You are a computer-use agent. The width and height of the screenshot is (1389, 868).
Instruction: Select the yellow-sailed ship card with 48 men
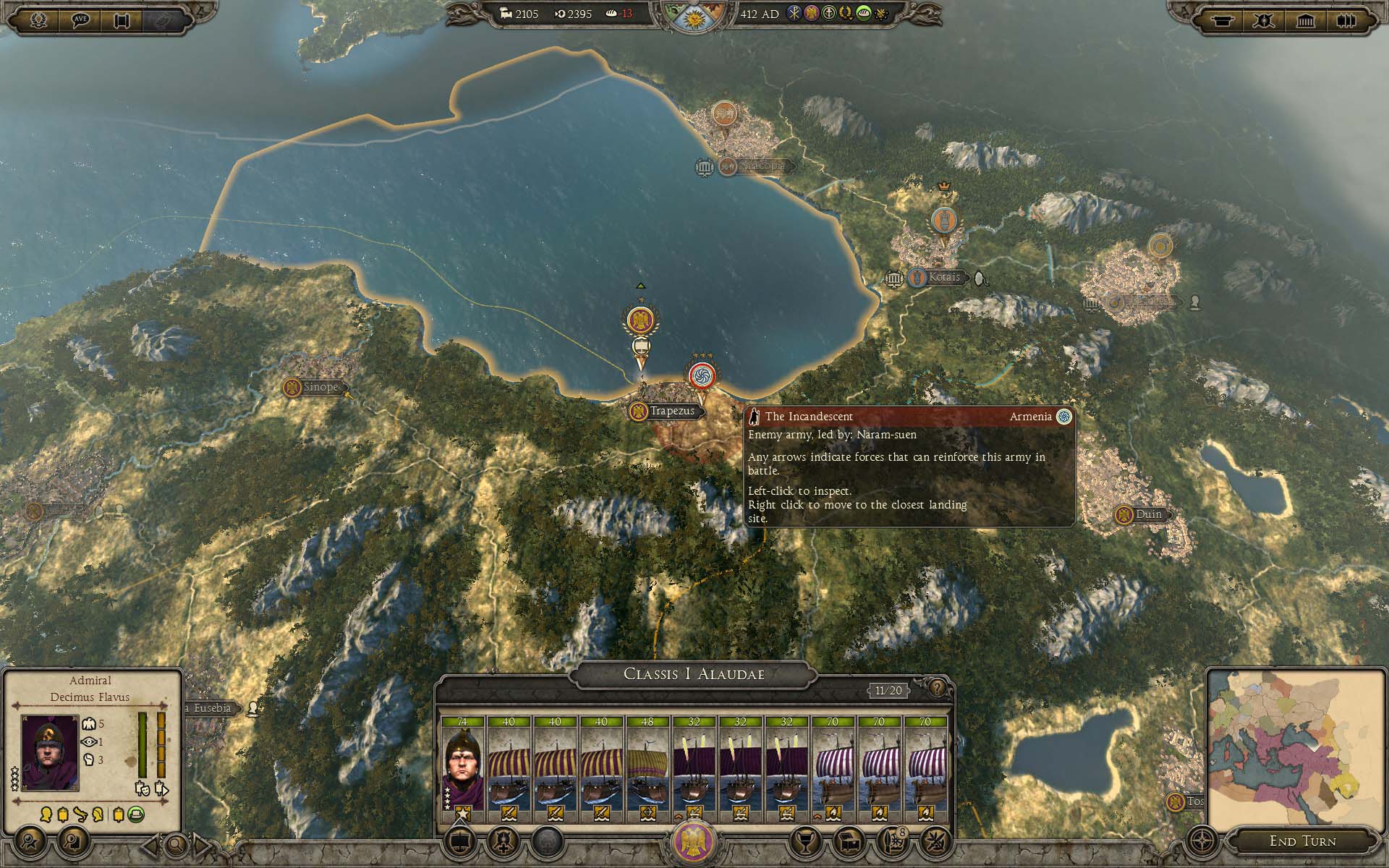[x=648, y=768]
